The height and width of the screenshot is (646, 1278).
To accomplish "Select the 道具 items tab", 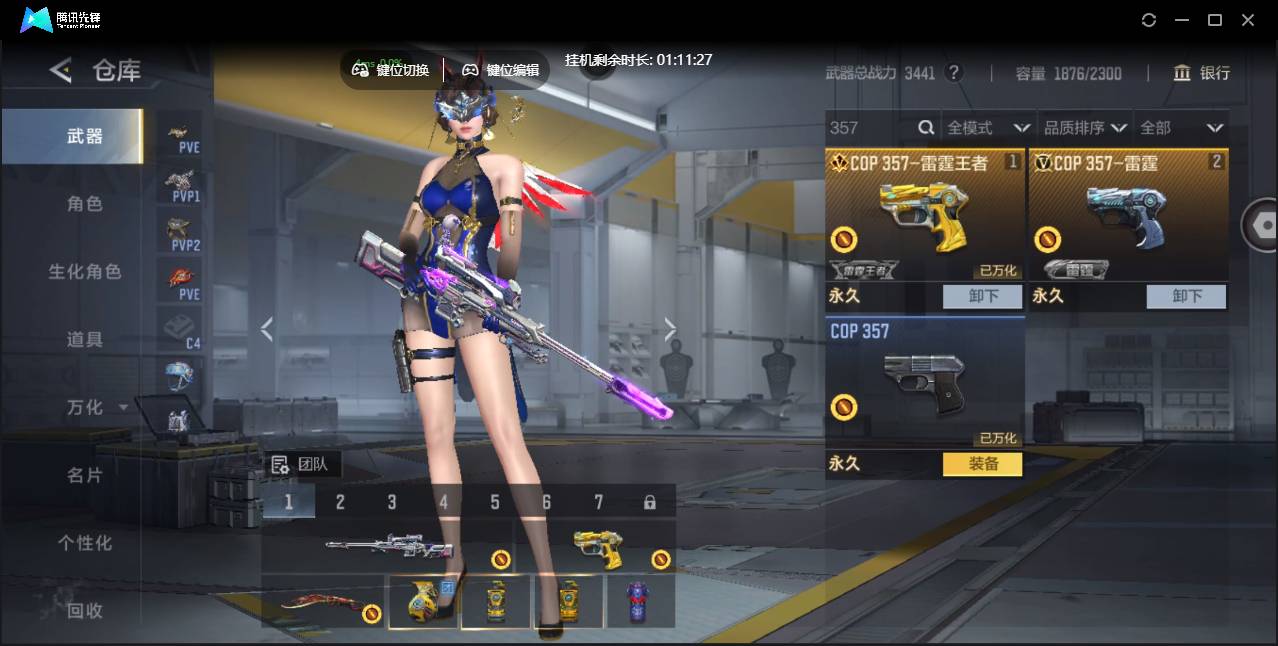I will pyautogui.click(x=85, y=340).
